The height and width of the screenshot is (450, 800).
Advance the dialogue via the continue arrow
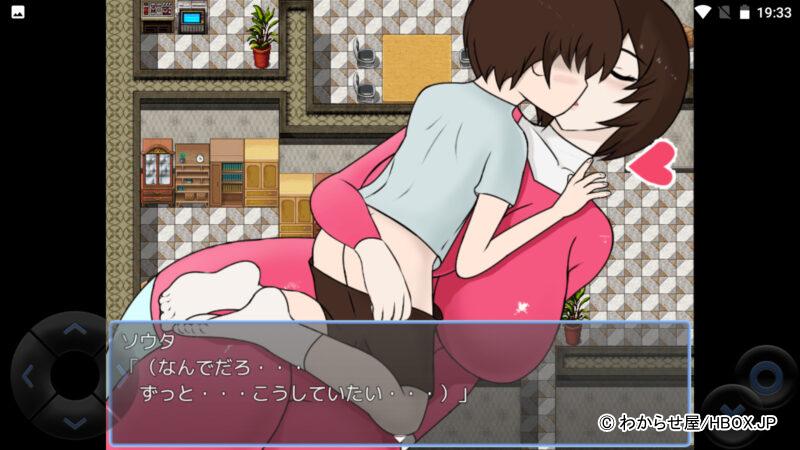click(x=400, y=438)
